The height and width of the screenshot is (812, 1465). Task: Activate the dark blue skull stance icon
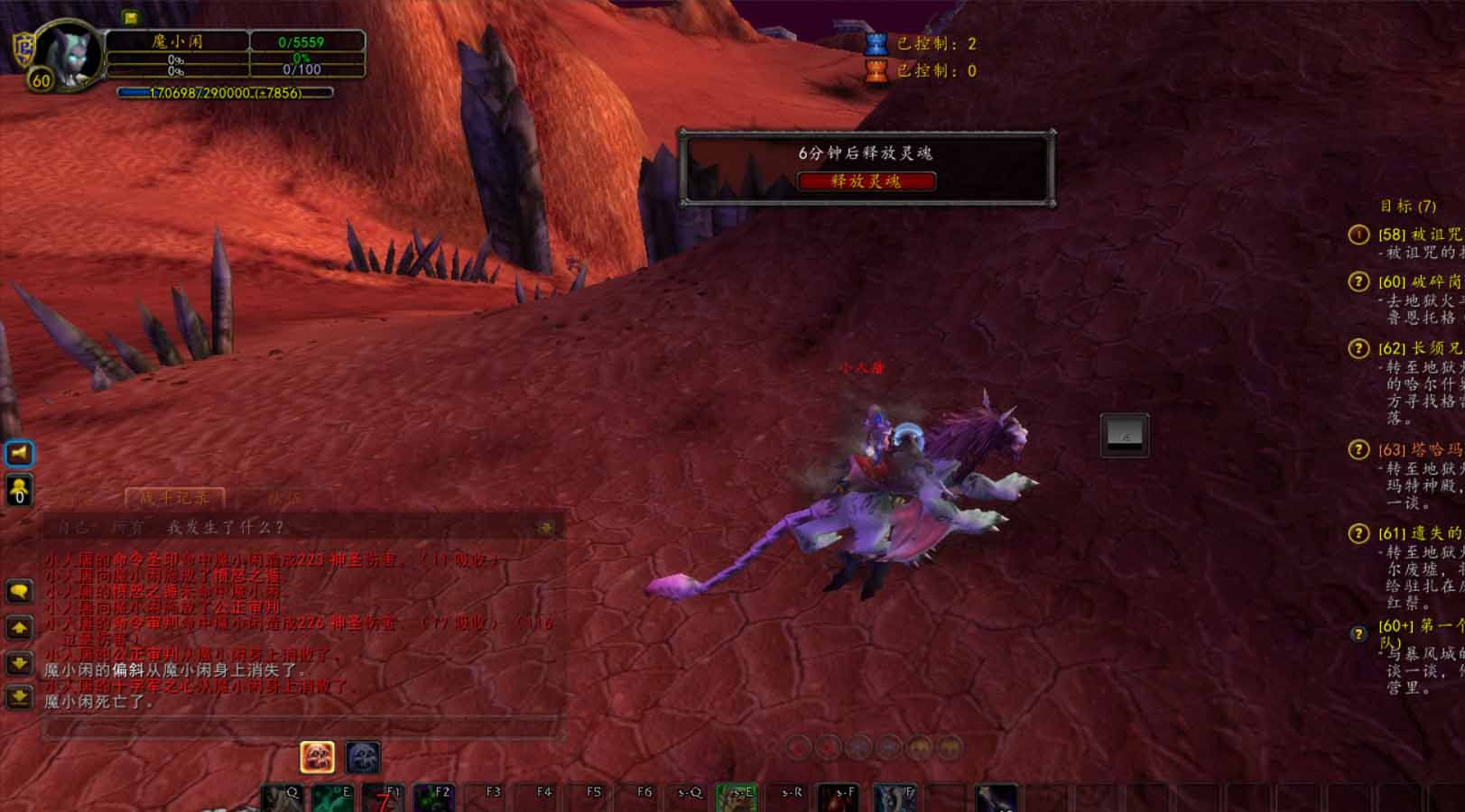click(x=362, y=757)
